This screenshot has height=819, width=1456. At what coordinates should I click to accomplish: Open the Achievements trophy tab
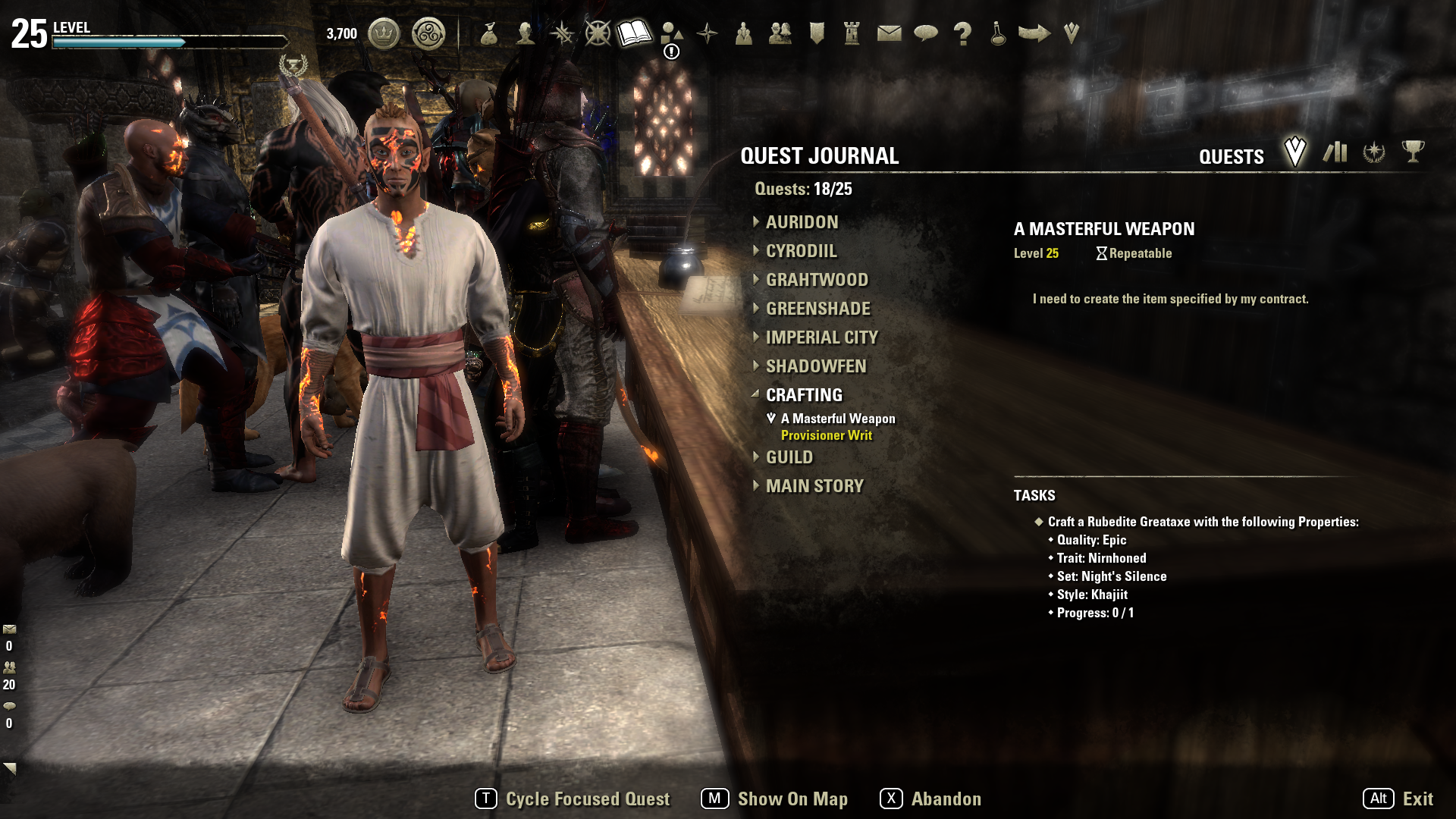[x=1413, y=152]
